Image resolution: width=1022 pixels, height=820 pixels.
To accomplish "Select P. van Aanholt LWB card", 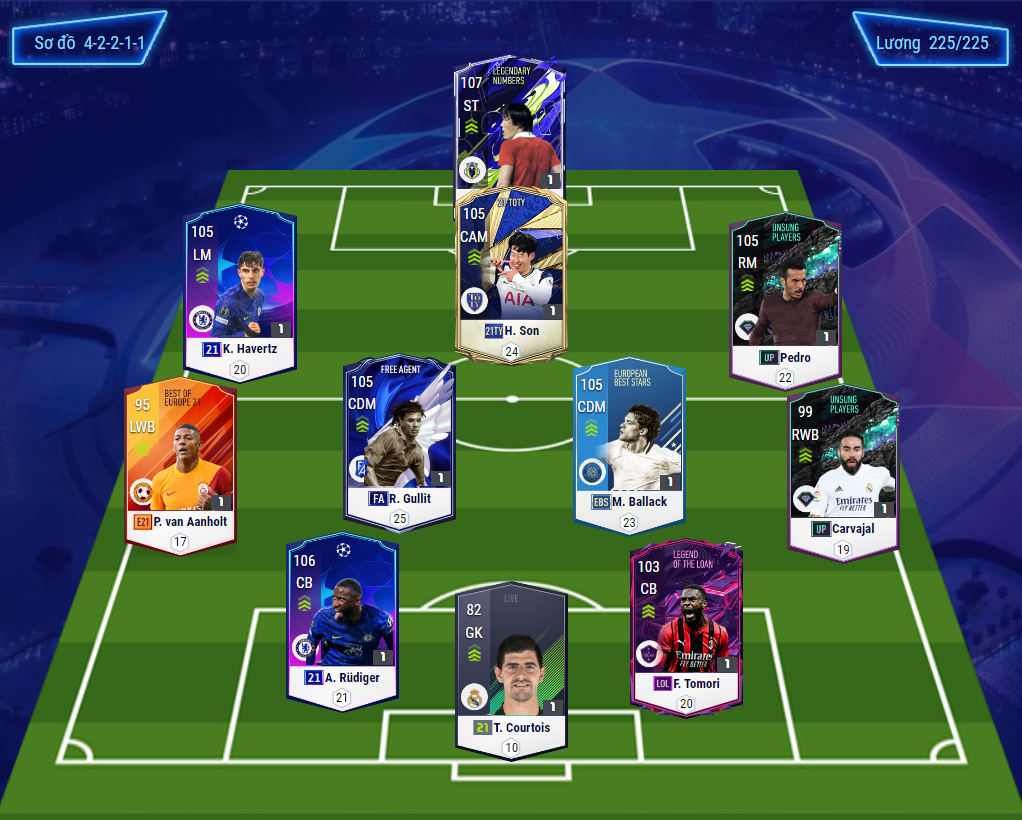I will click(180, 460).
